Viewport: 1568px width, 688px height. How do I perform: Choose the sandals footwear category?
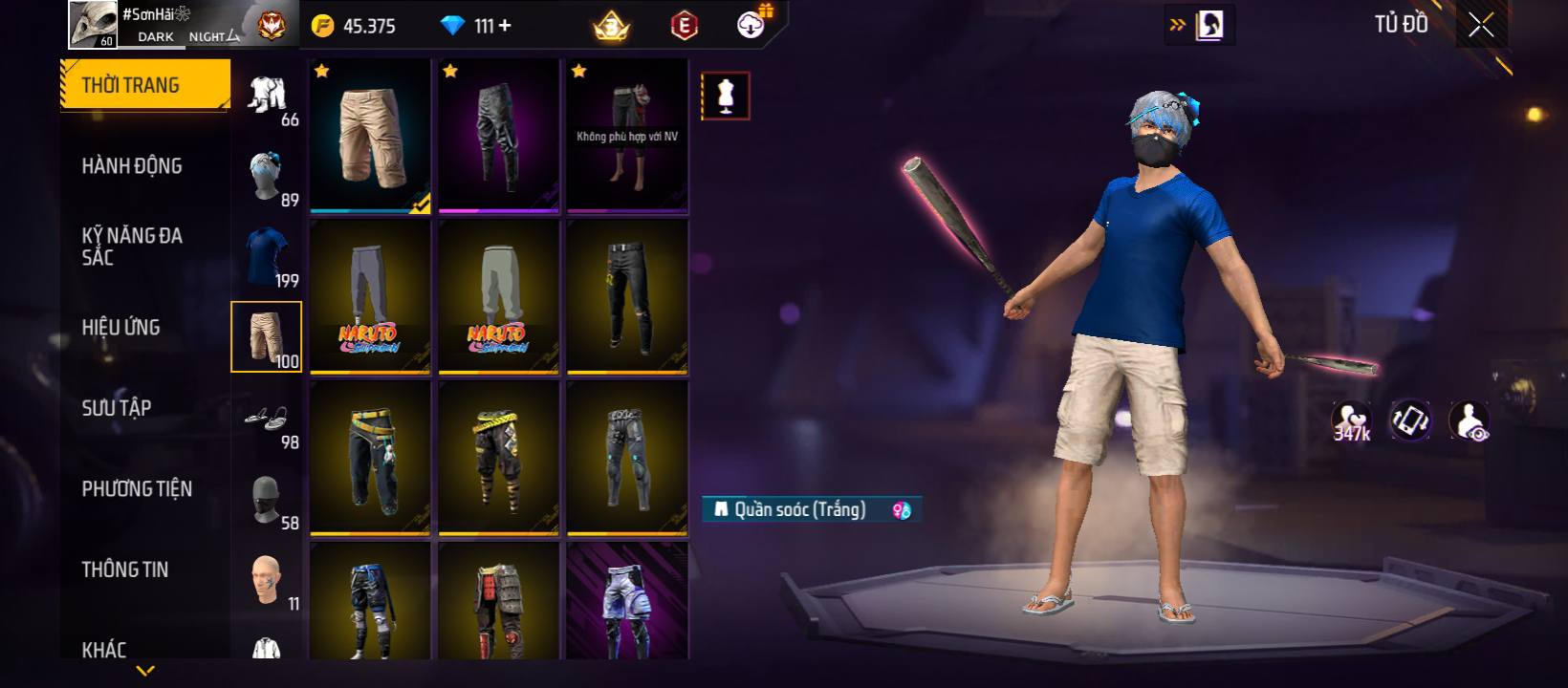(267, 419)
